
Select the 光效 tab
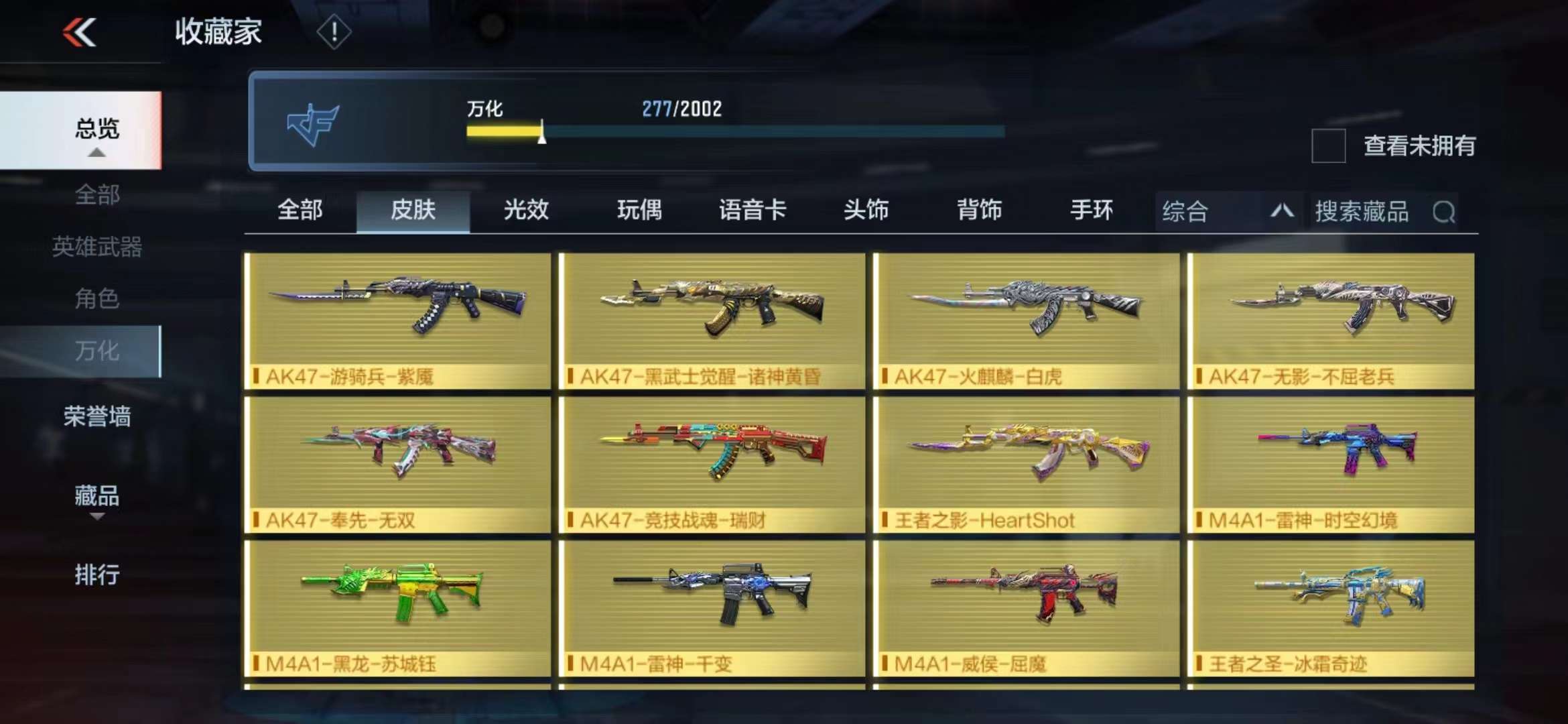526,210
